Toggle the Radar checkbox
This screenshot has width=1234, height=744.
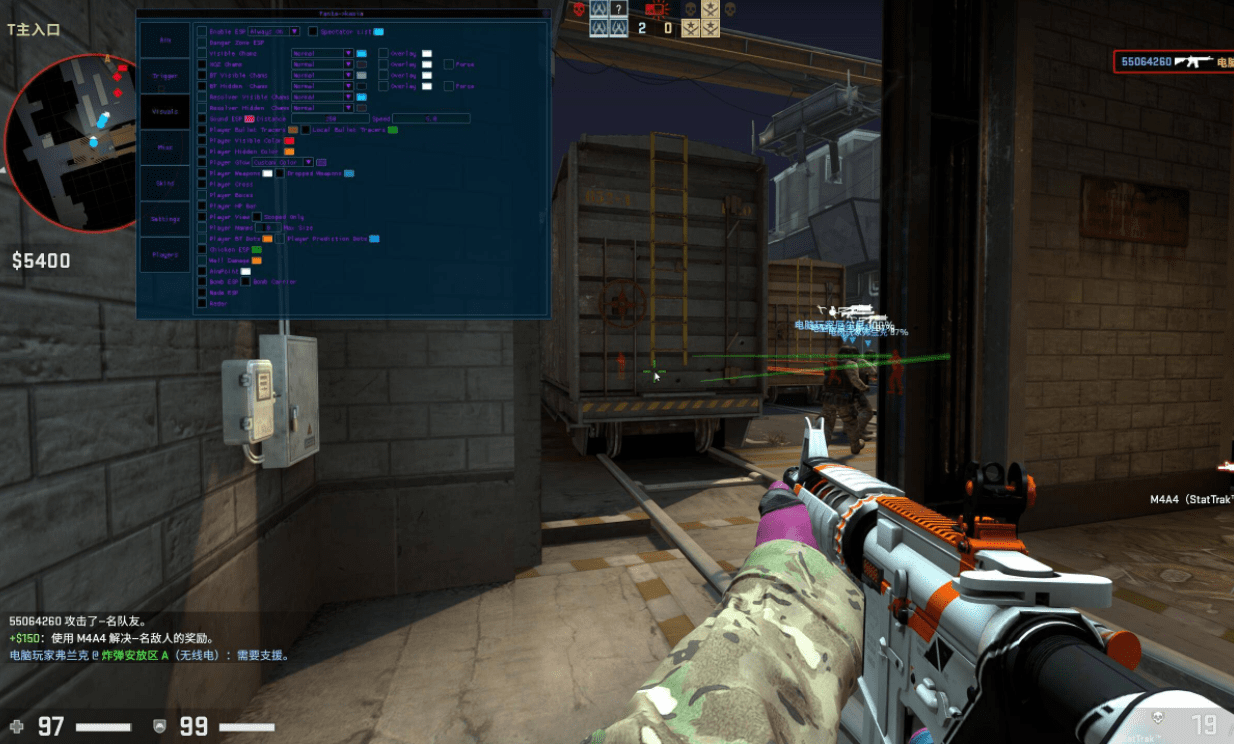202,303
